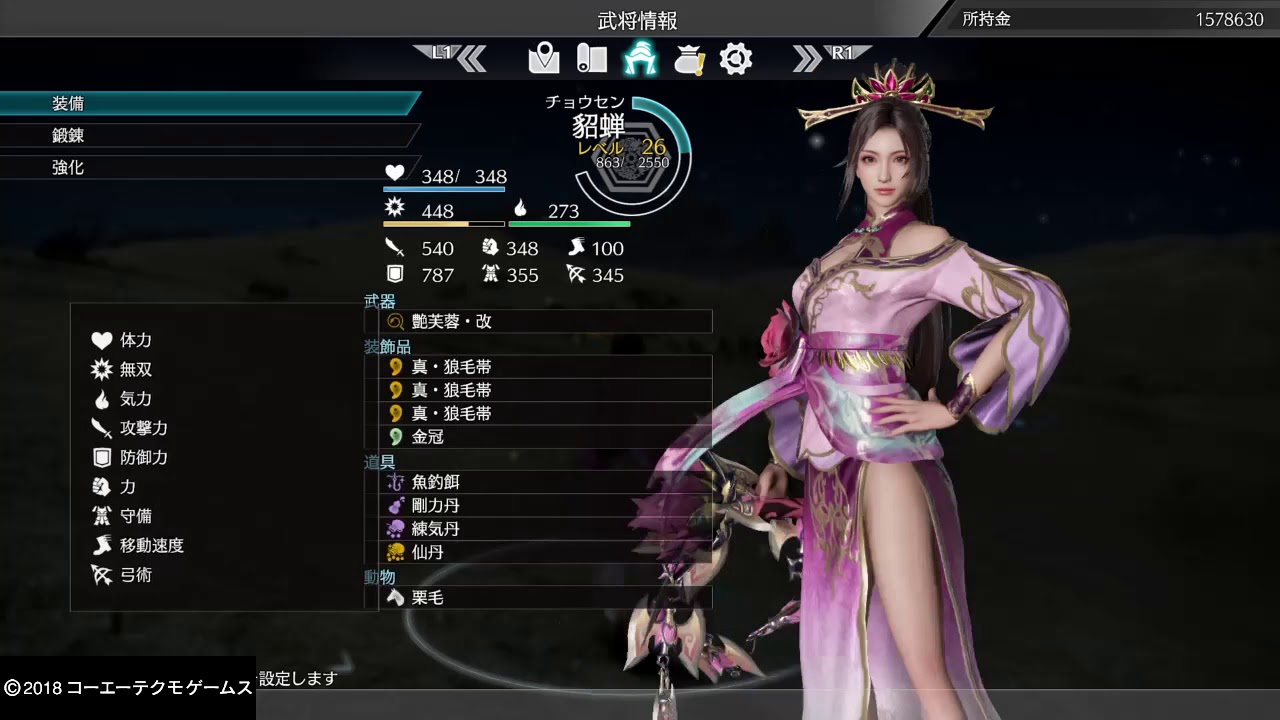Select the flame 気力 stat icon
The height and width of the screenshot is (720, 1280).
tap(100, 398)
